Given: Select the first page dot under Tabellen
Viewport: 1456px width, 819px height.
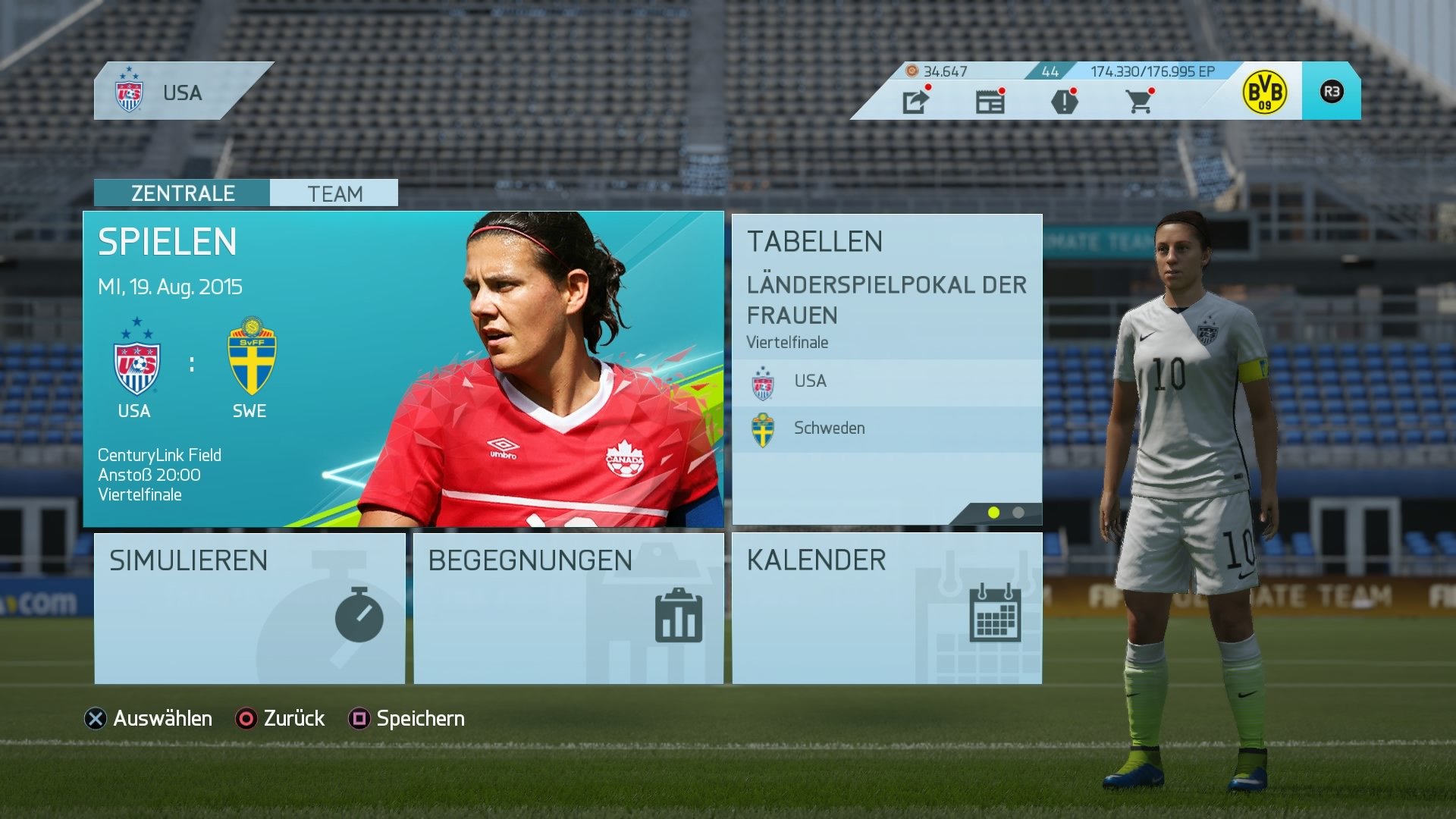Looking at the screenshot, I should [x=993, y=513].
